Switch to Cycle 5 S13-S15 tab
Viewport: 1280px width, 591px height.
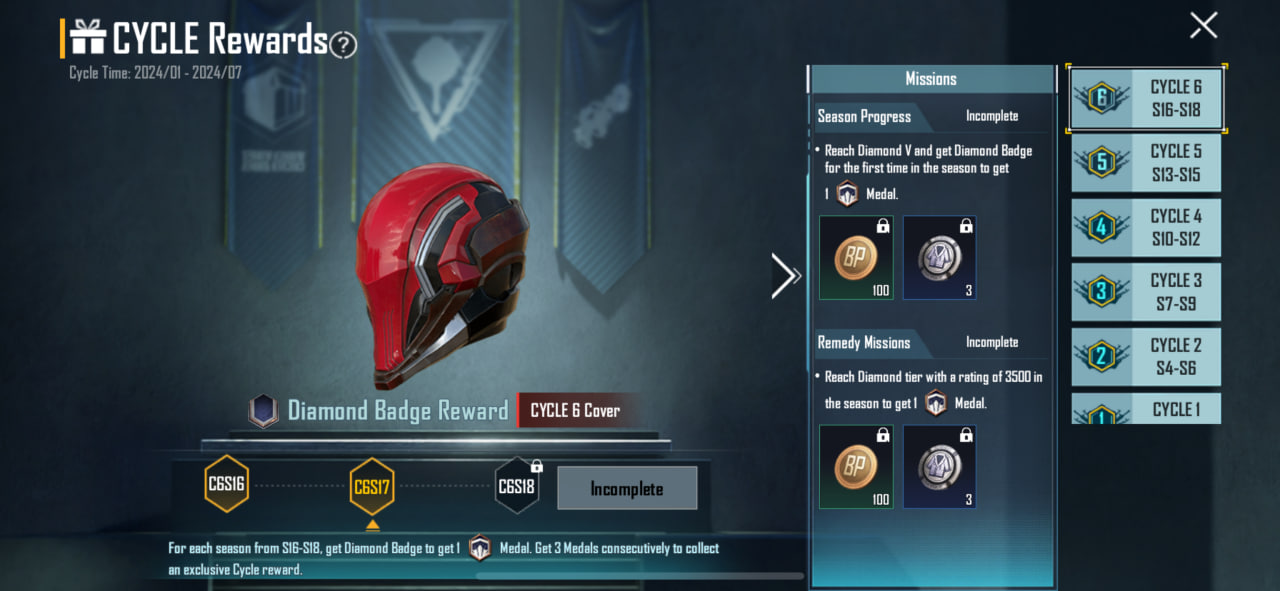click(x=1146, y=163)
